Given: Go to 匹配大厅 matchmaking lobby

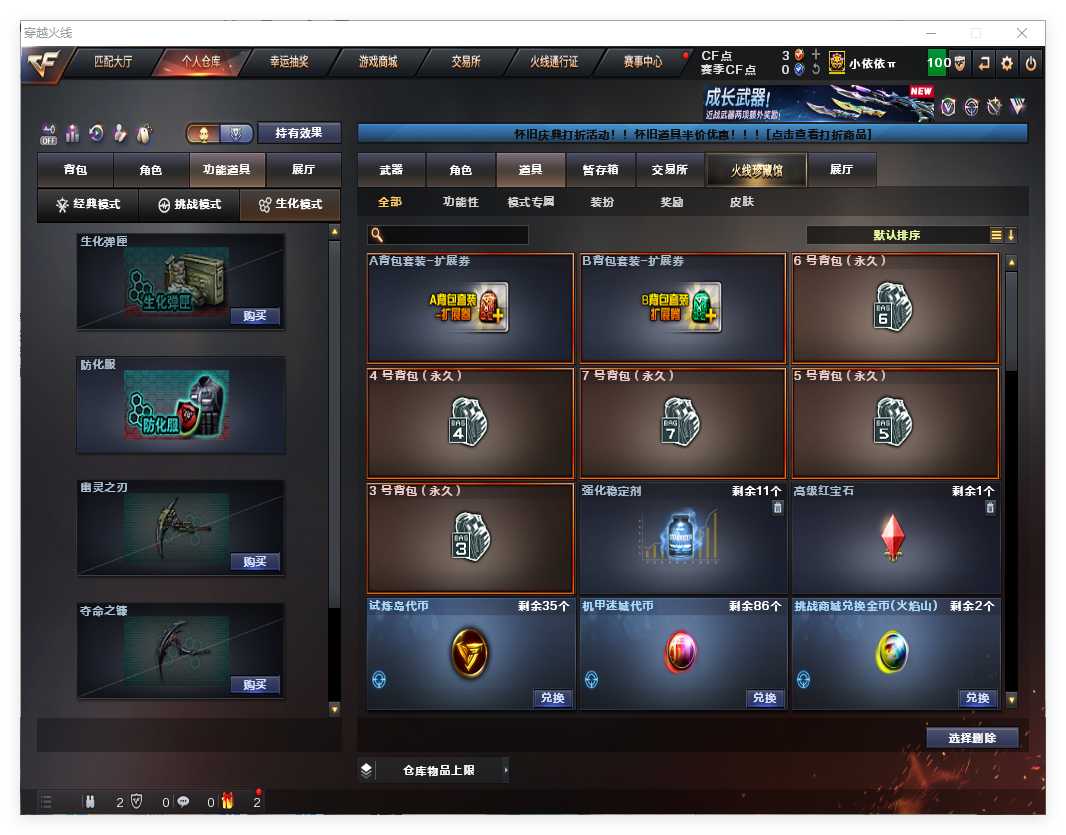Looking at the screenshot, I should [x=113, y=62].
